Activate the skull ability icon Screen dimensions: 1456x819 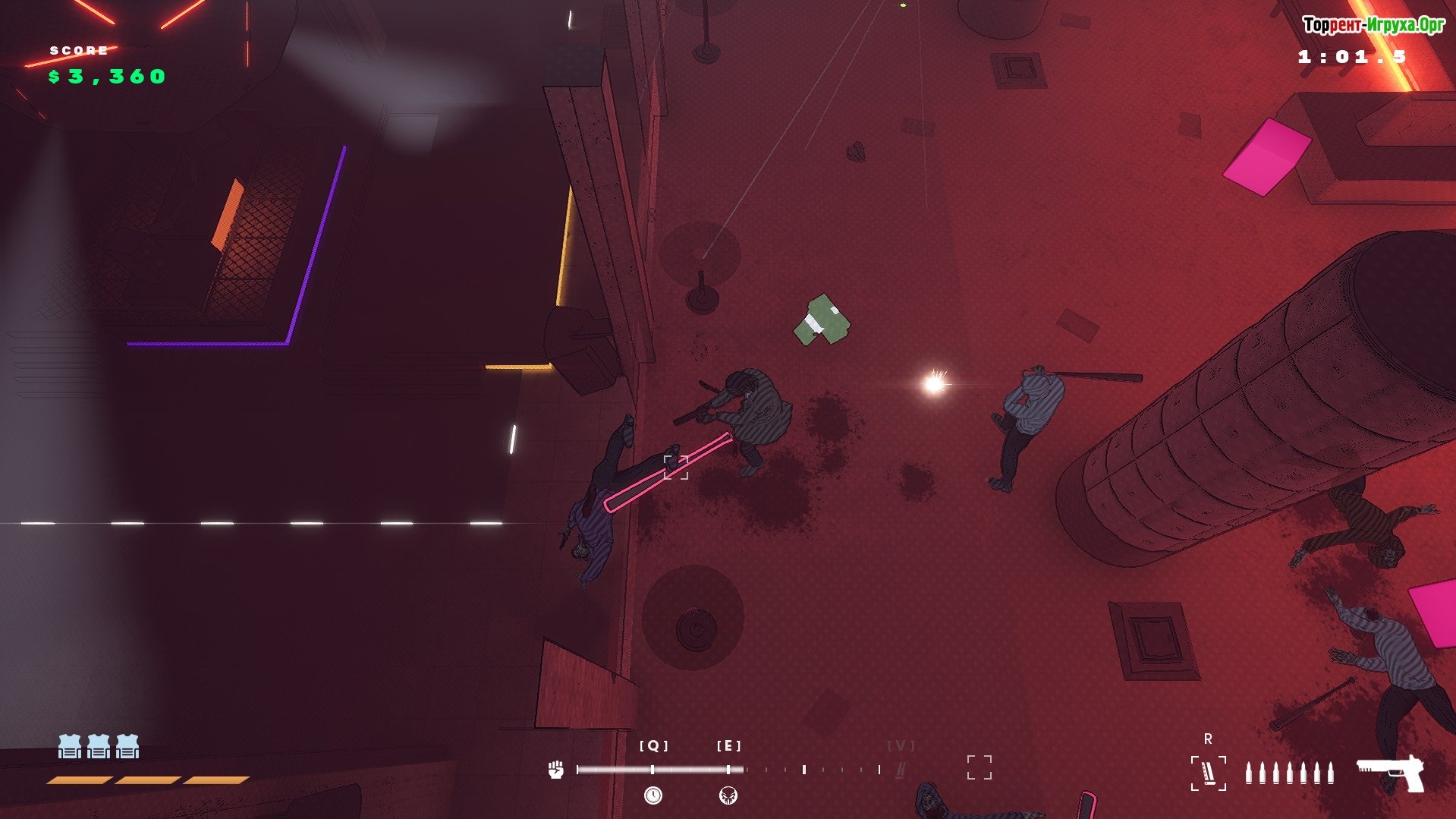728,795
